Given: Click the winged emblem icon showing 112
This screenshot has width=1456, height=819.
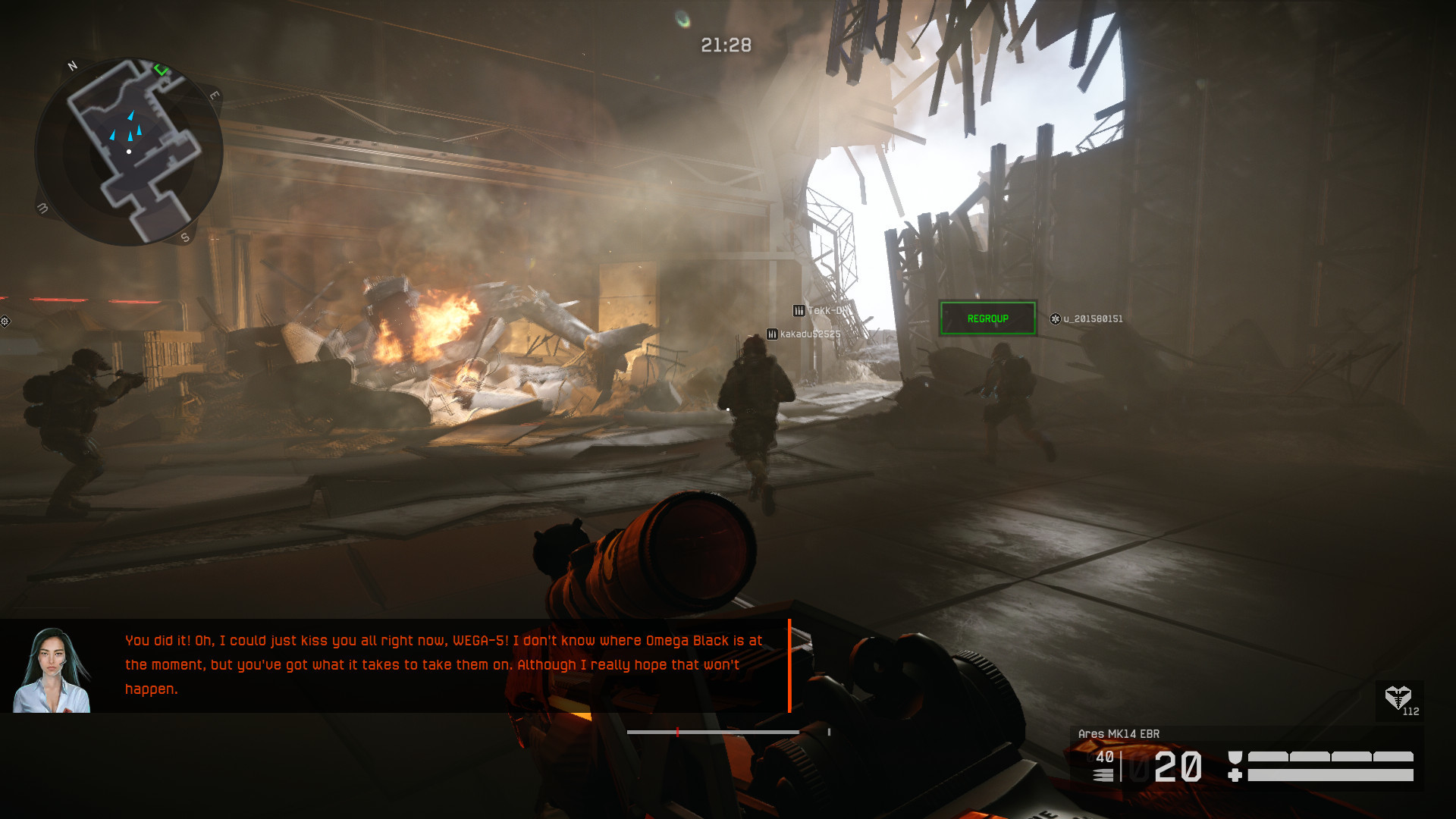Looking at the screenshot, I should click(x=1398, y=698).
